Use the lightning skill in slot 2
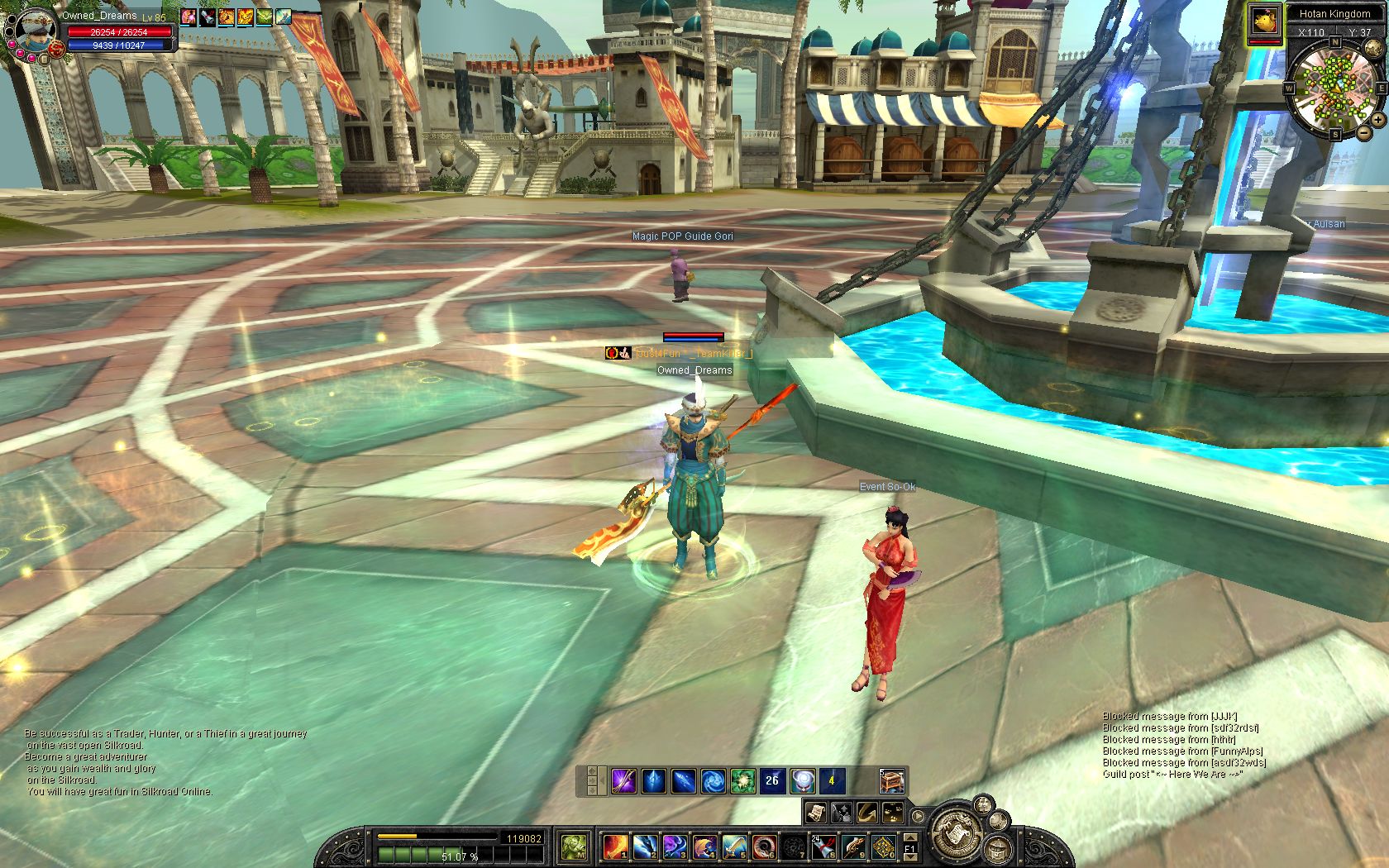Viewport: 1389px width, 868px height. (x=644, y=847)
